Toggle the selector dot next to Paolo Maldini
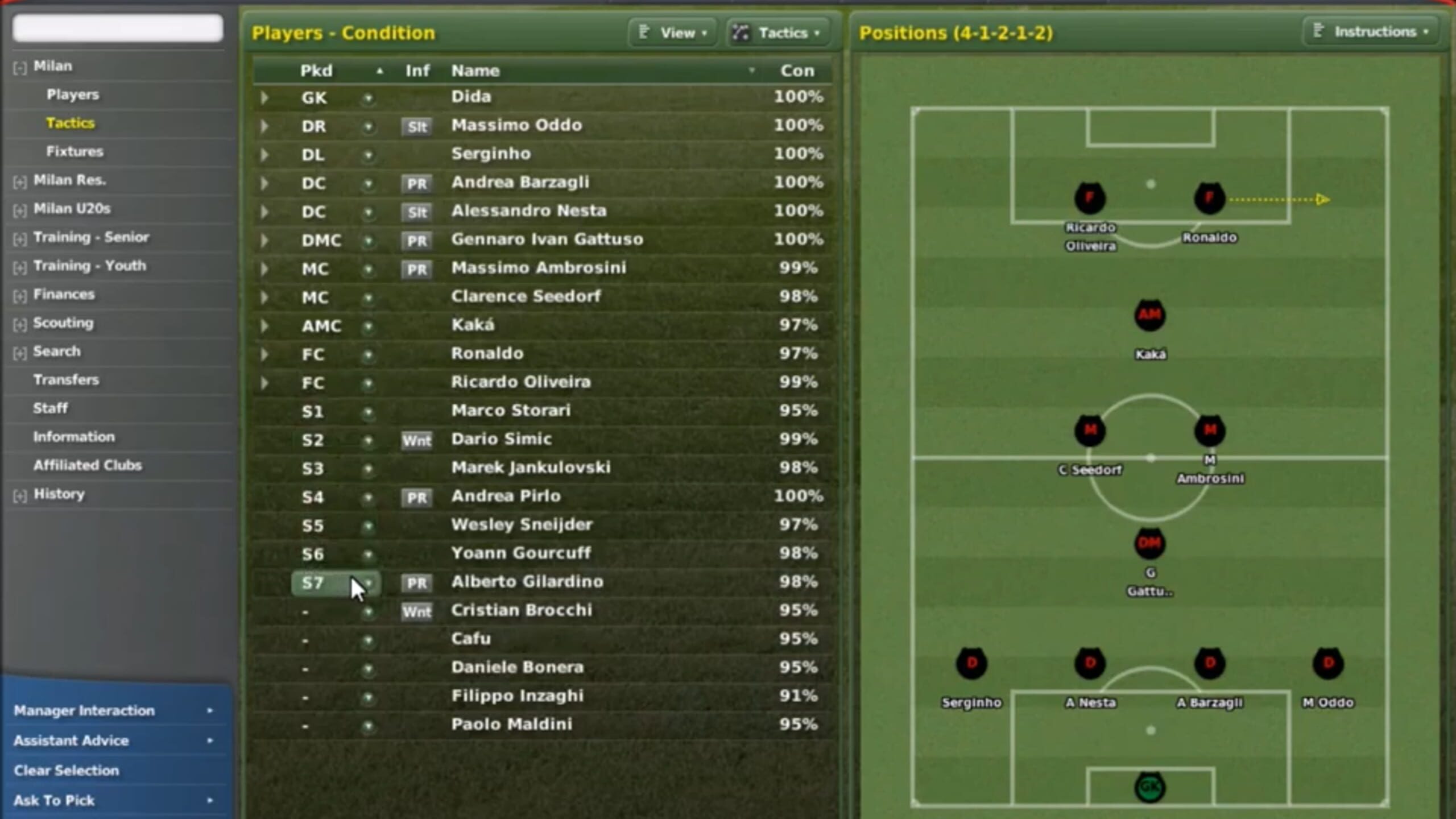This screenshot has height=819, width=1456. (x=369, y=725)
